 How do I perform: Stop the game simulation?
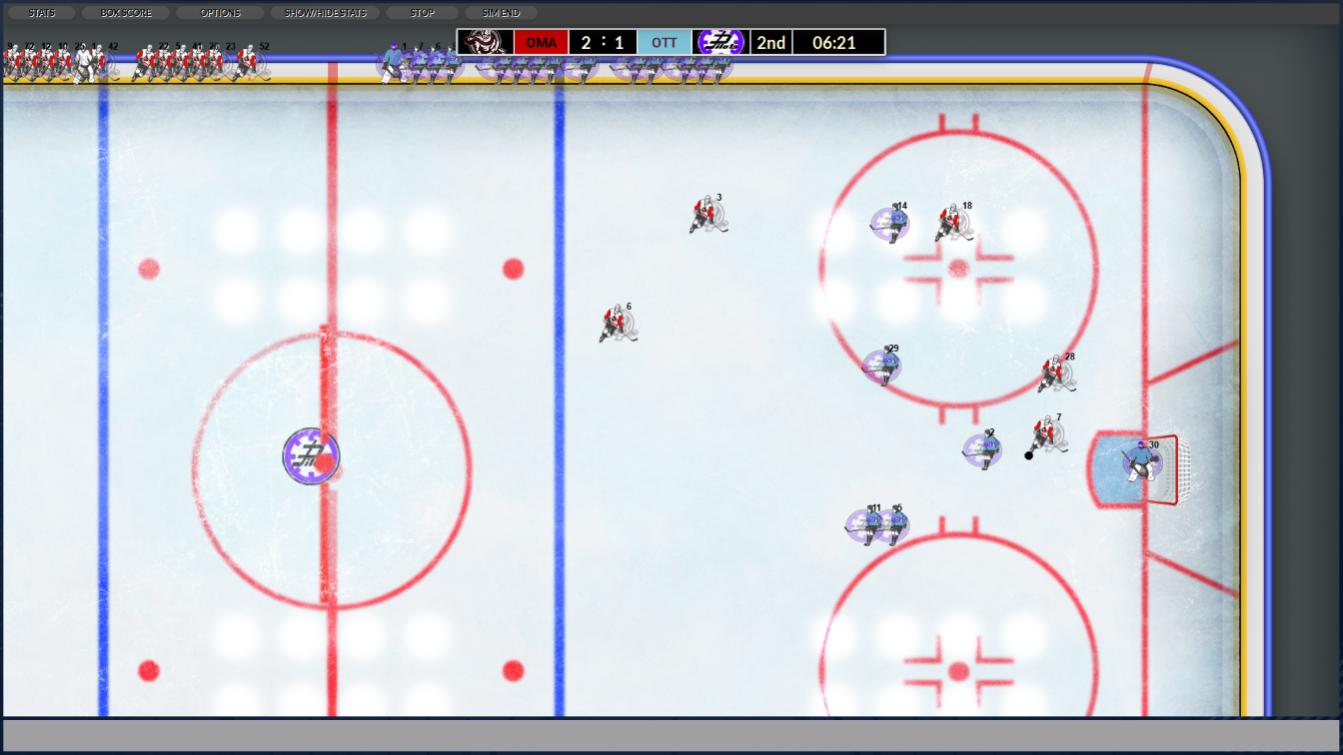click(x=422, y=13)
